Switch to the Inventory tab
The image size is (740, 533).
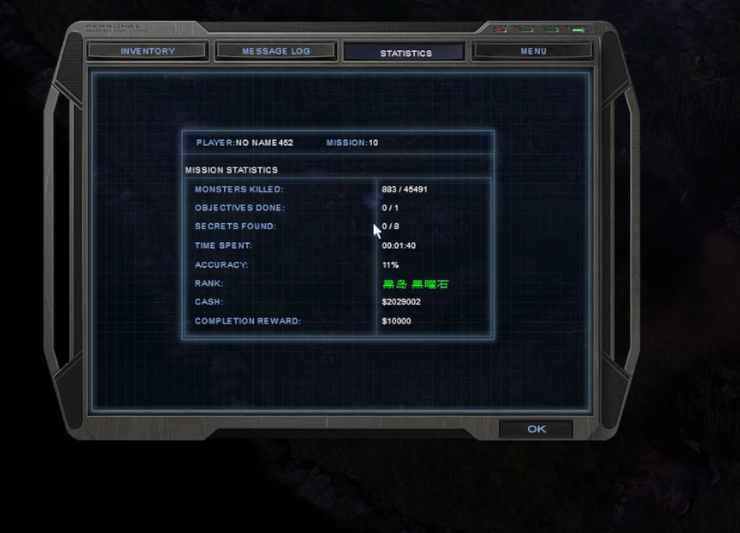[147, 51]
